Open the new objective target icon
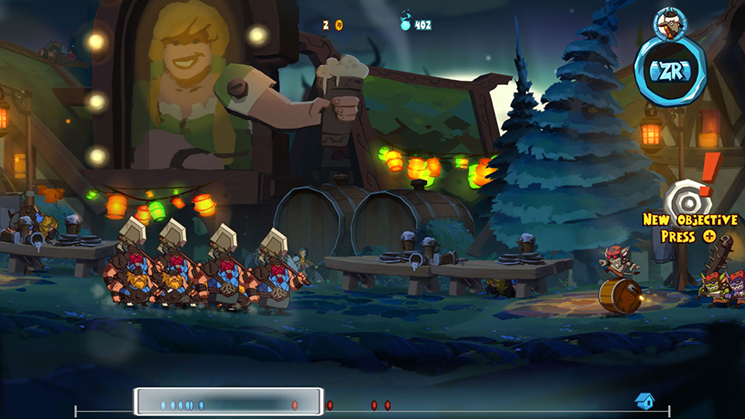Viewport: 745px width, 419px height. (x=683, y=196)
